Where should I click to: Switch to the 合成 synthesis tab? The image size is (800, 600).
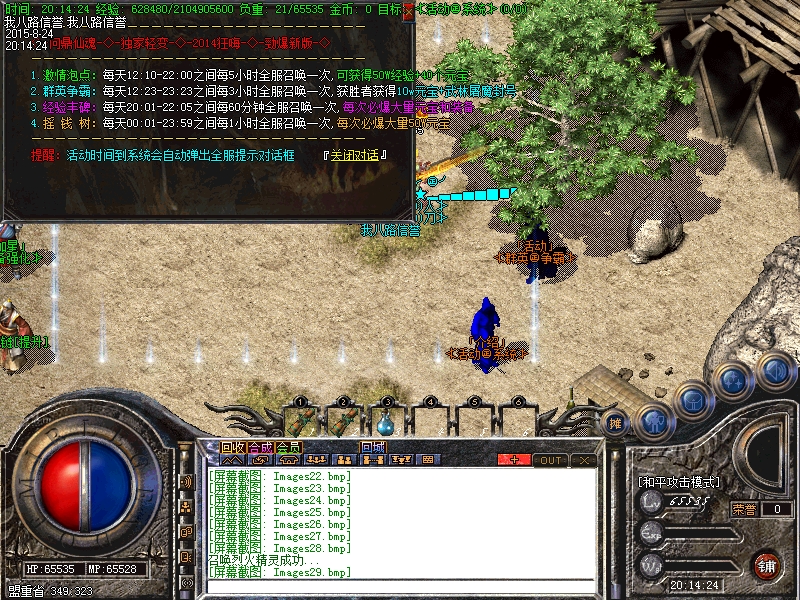click(260, 447)
